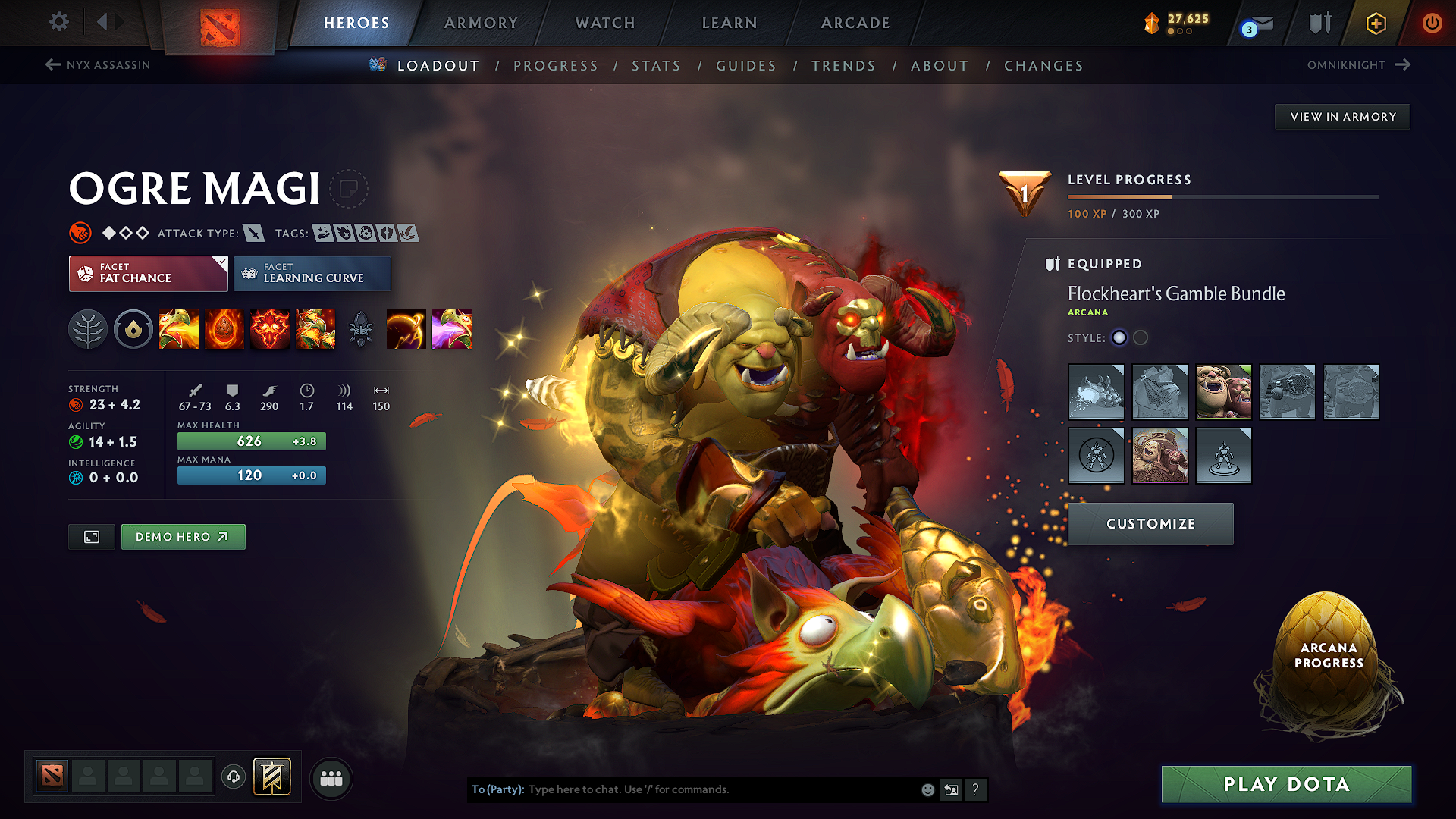Inspect the Bloodlust ability icon
The width and height of the screenshot is (1456, 819).
click(x=270, y=329)
